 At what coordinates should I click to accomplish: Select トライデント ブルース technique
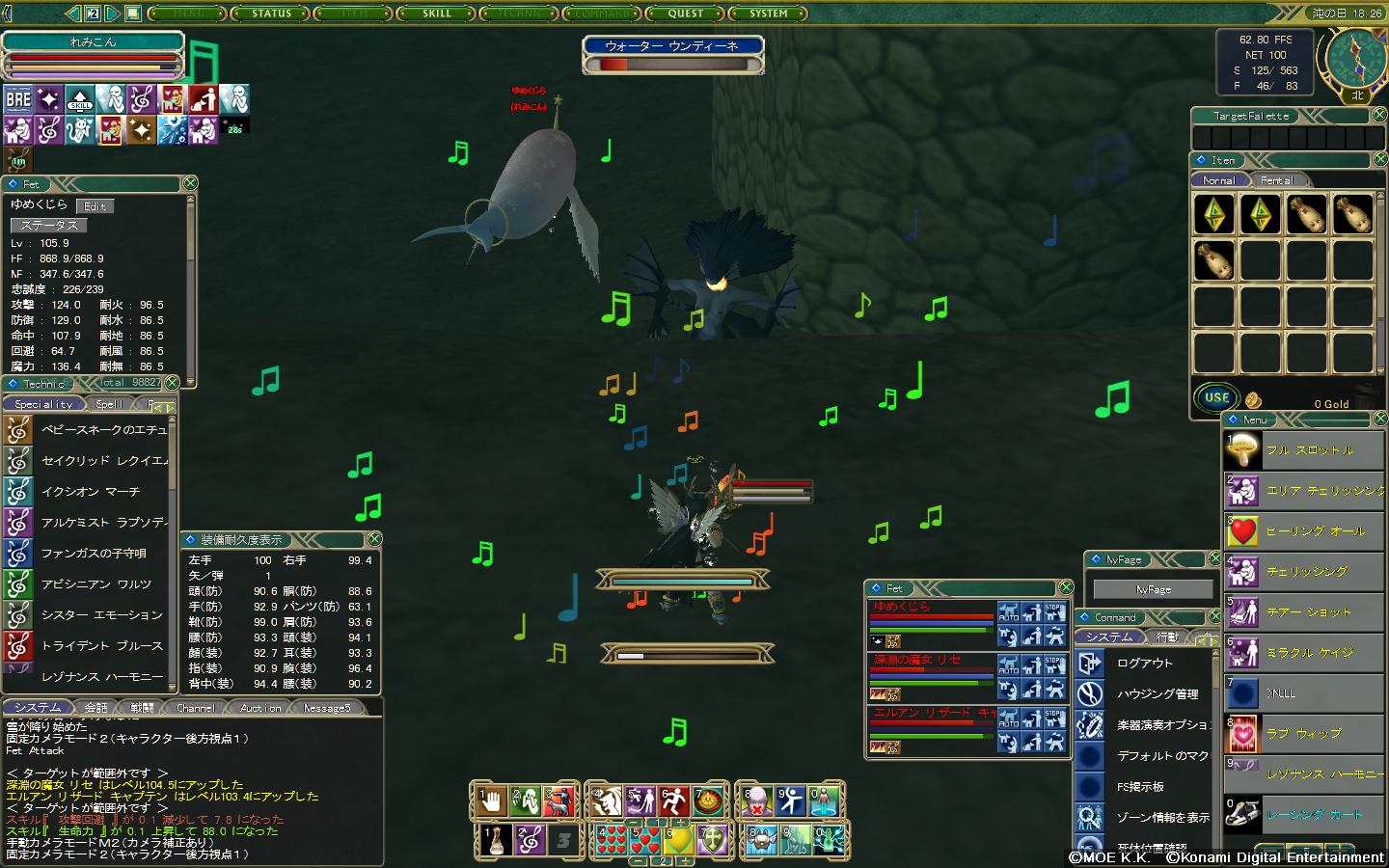pyautogui.click(x=101, y=646)
